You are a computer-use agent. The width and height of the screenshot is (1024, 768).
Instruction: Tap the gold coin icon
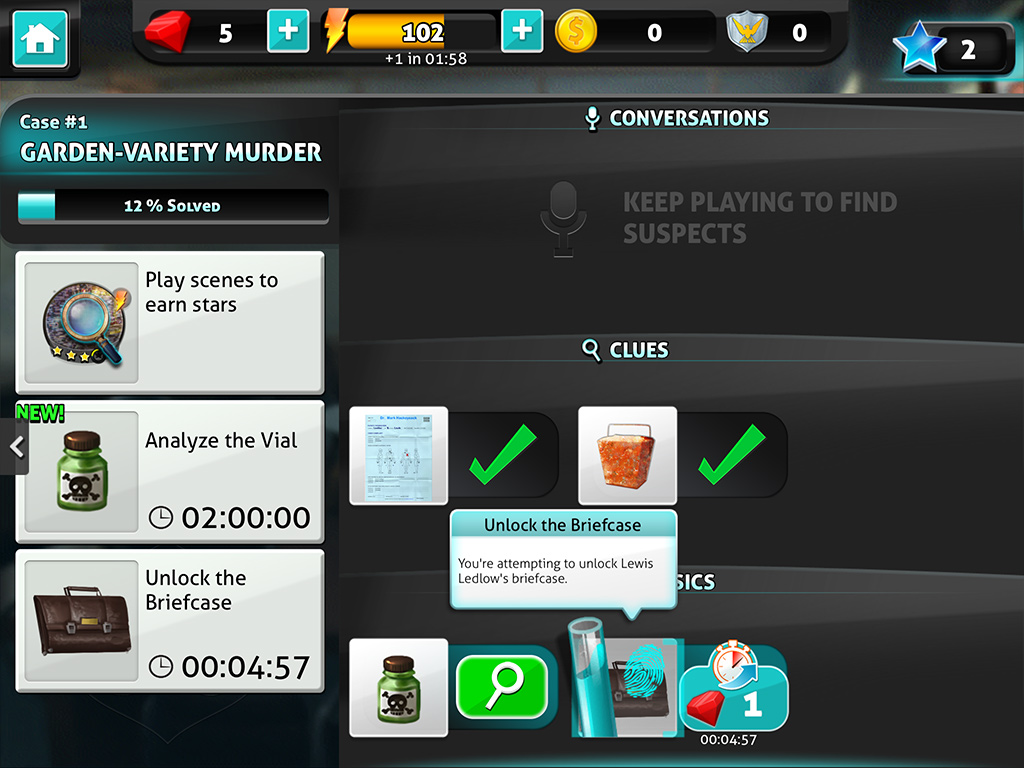pos(576,32)
